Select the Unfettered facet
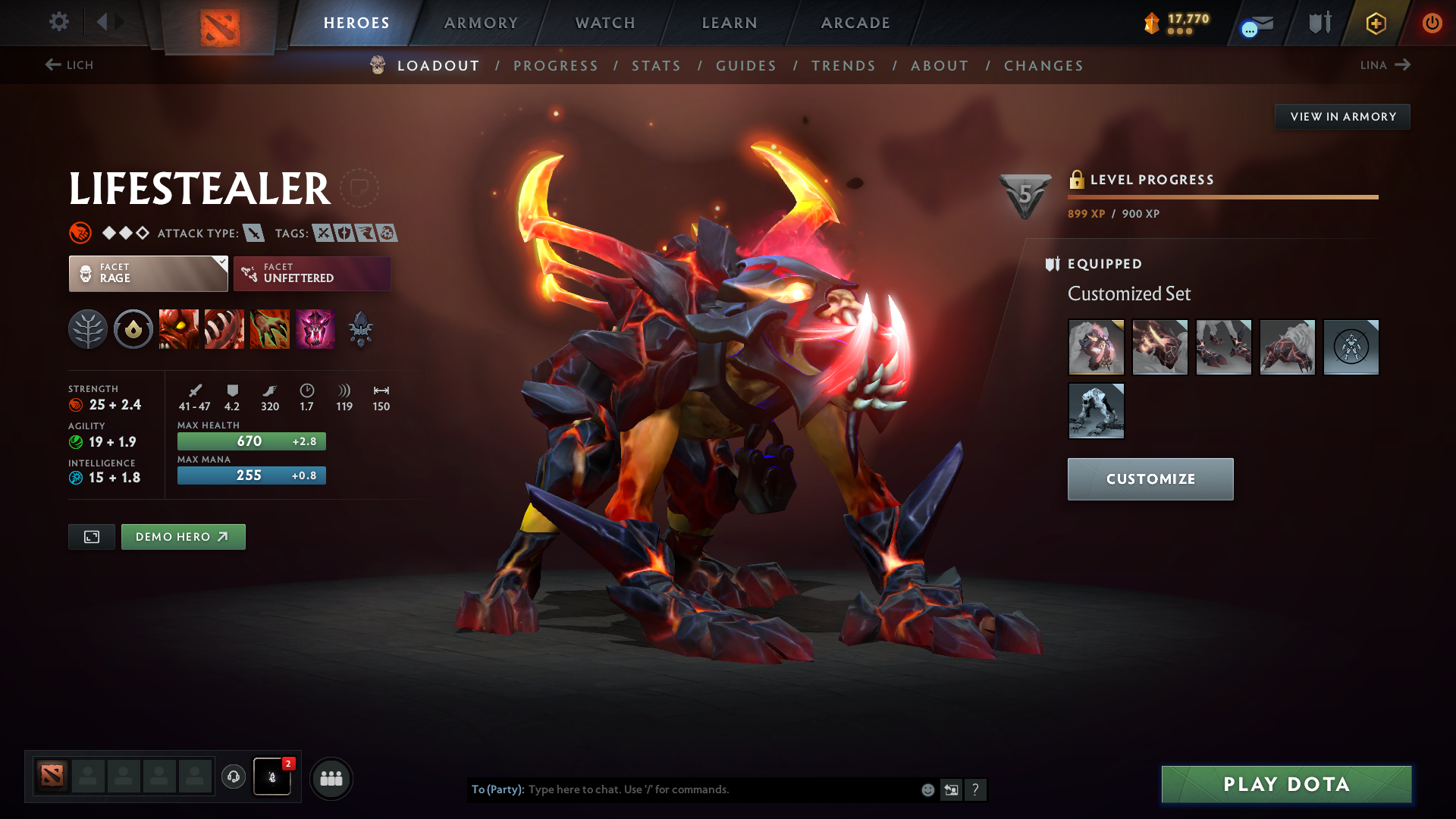Viewport: 1456px width, 819px height. tap(312, 274)
